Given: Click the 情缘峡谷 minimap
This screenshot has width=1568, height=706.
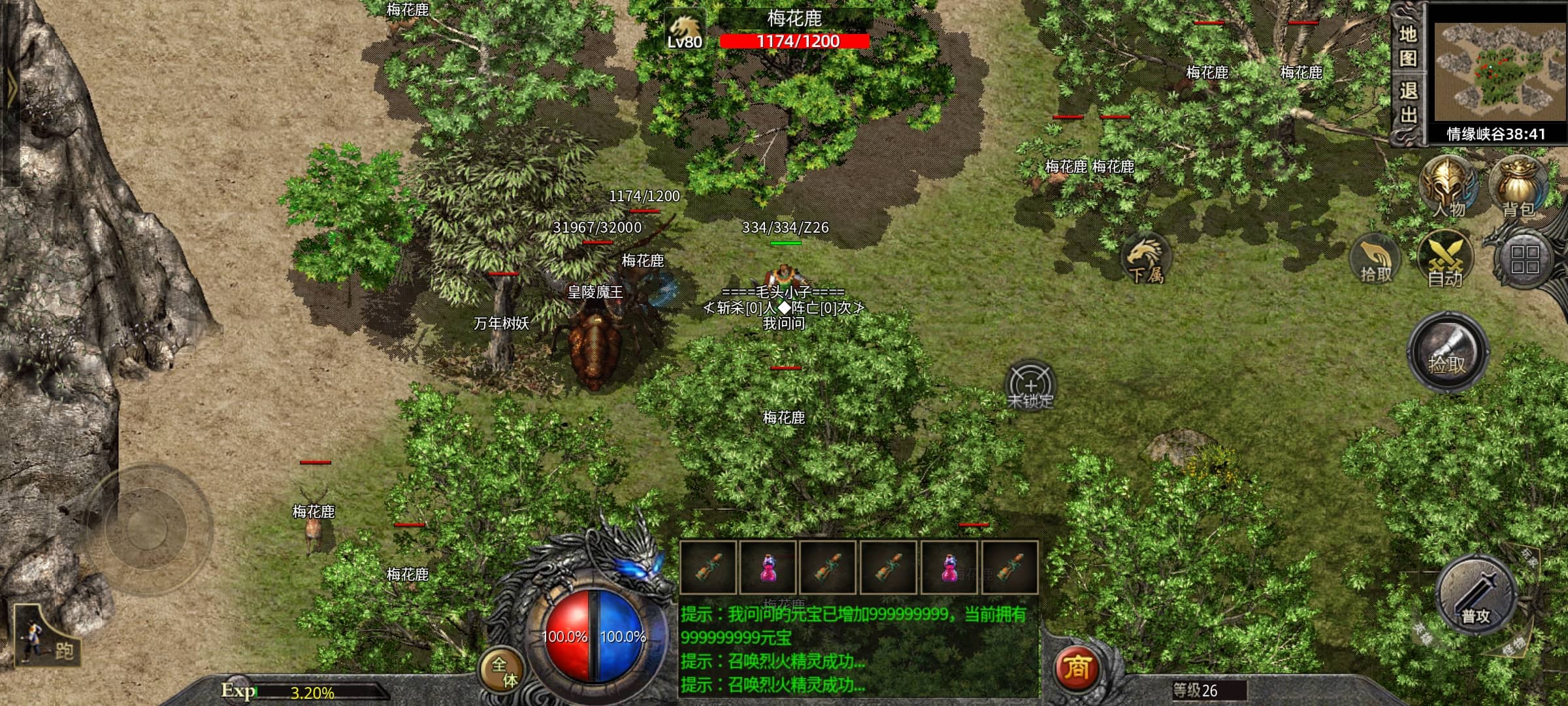Looking at the screenshot, I should tap(1496, 73).
